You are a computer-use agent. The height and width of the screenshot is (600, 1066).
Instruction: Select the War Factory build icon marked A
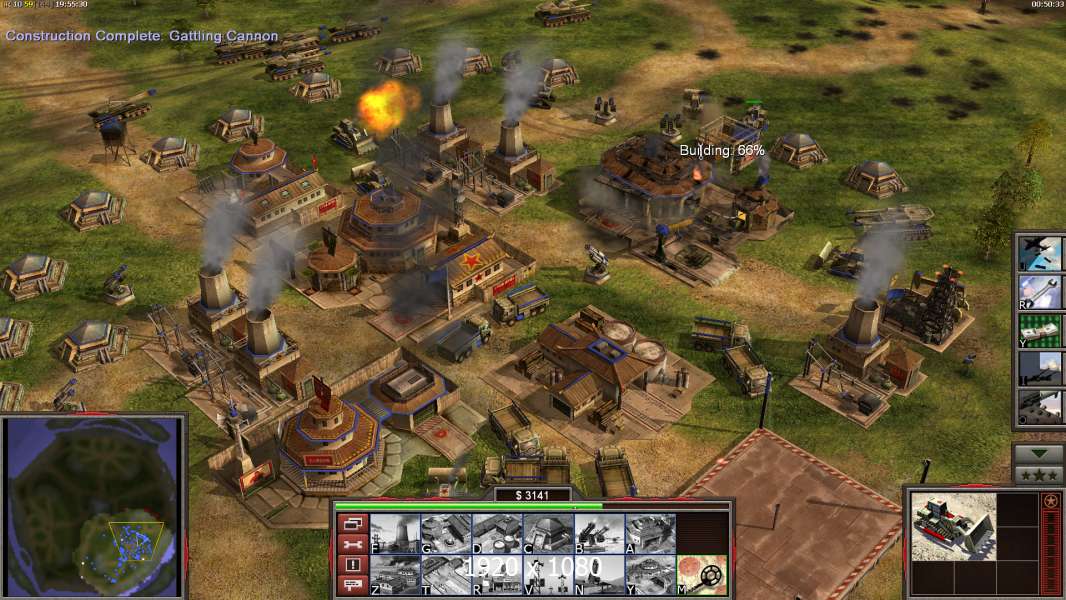[650, 533]
